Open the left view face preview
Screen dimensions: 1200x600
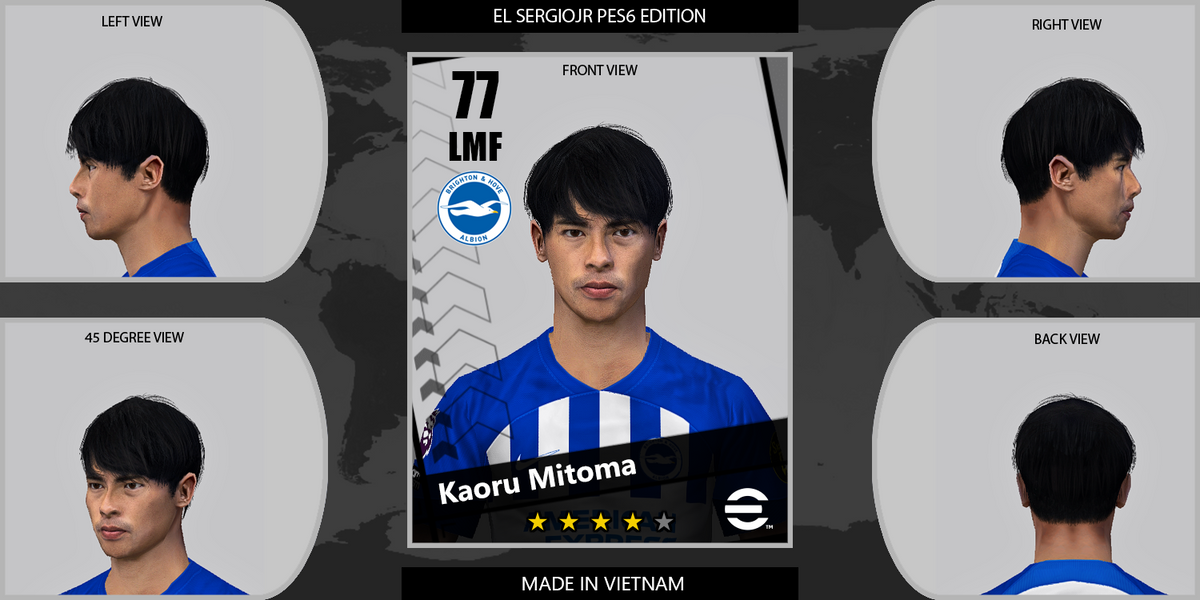tap(140, 160)
